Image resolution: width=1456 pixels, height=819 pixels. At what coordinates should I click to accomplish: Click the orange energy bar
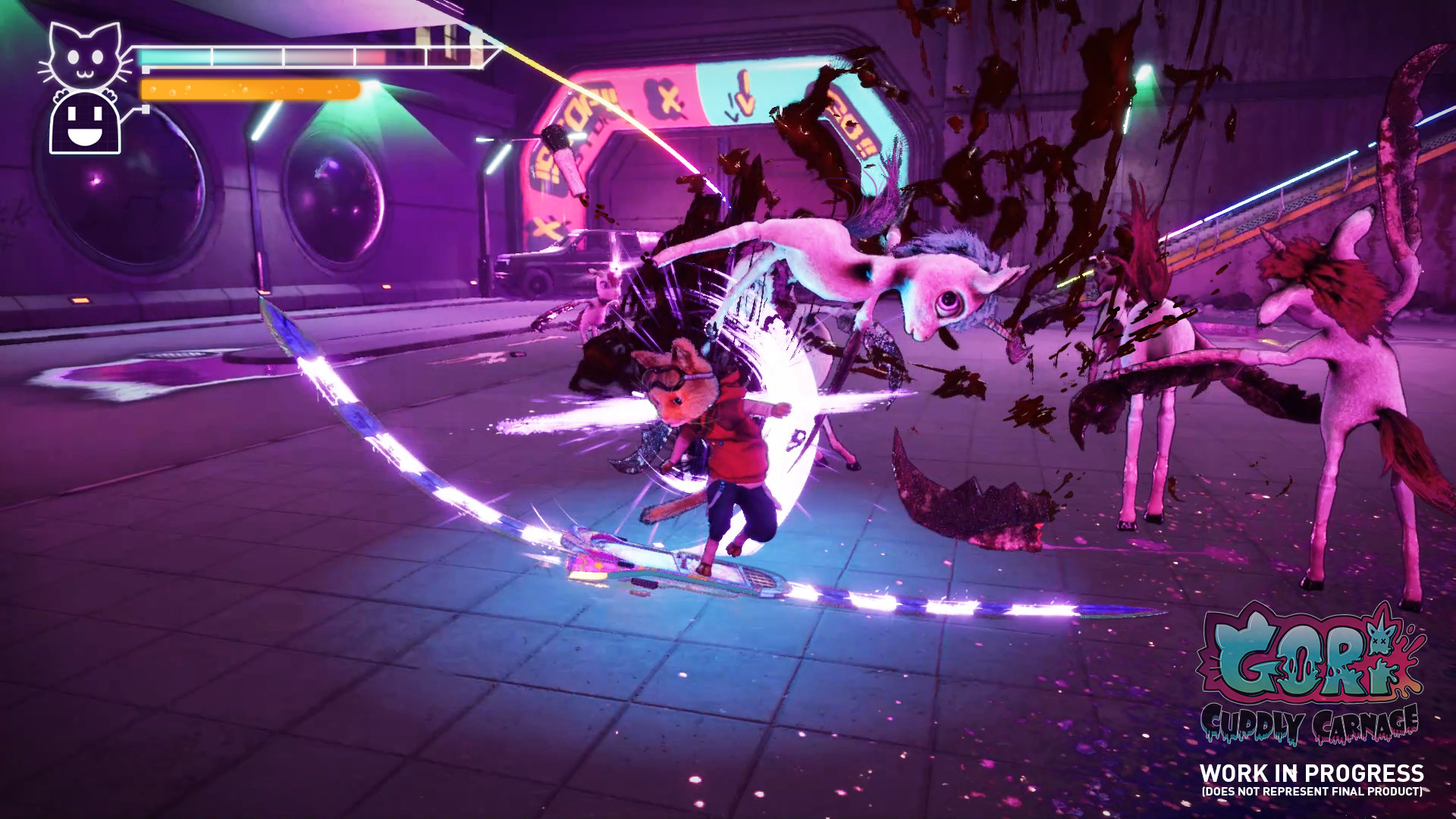tap(249, 89)
